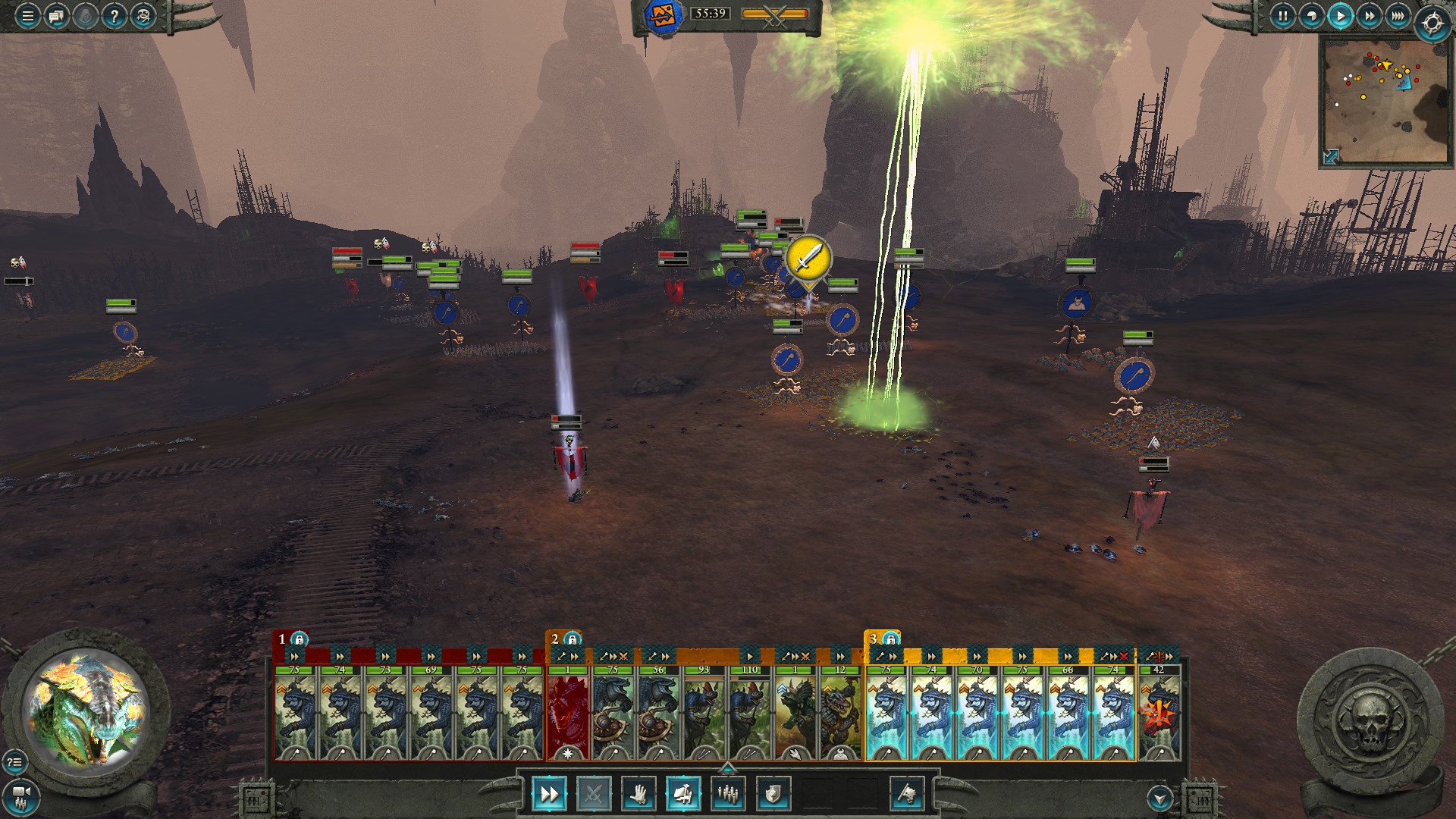
Task: Pause the battle
Action: point(1282,16)
